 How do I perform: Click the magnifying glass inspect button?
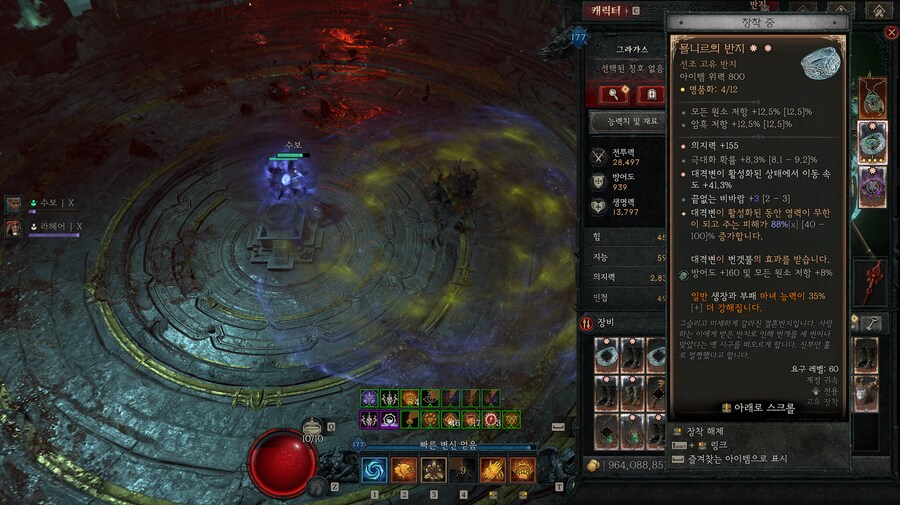(x=613, y=95)
